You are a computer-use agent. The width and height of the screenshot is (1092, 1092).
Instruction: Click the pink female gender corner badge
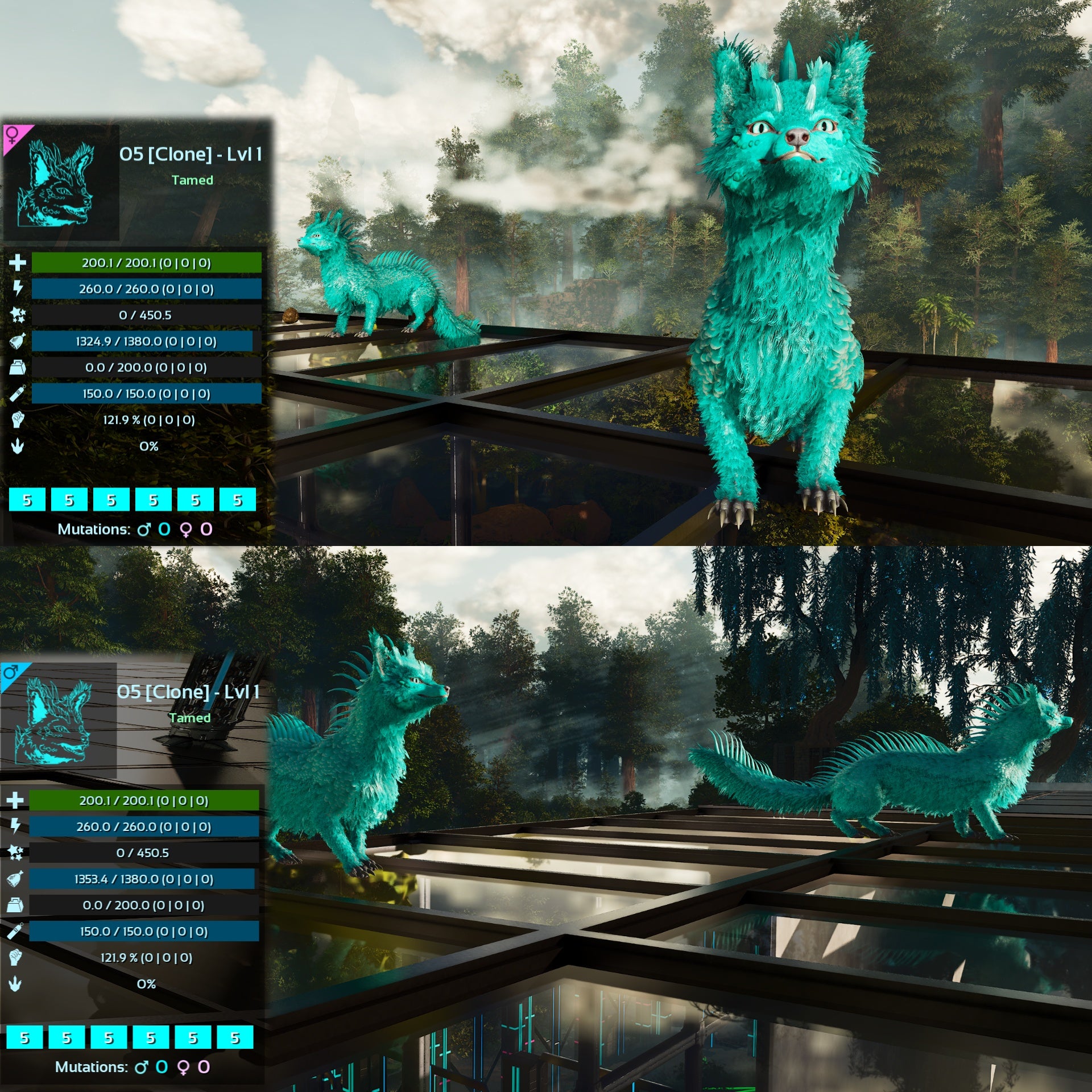point(13,135)
